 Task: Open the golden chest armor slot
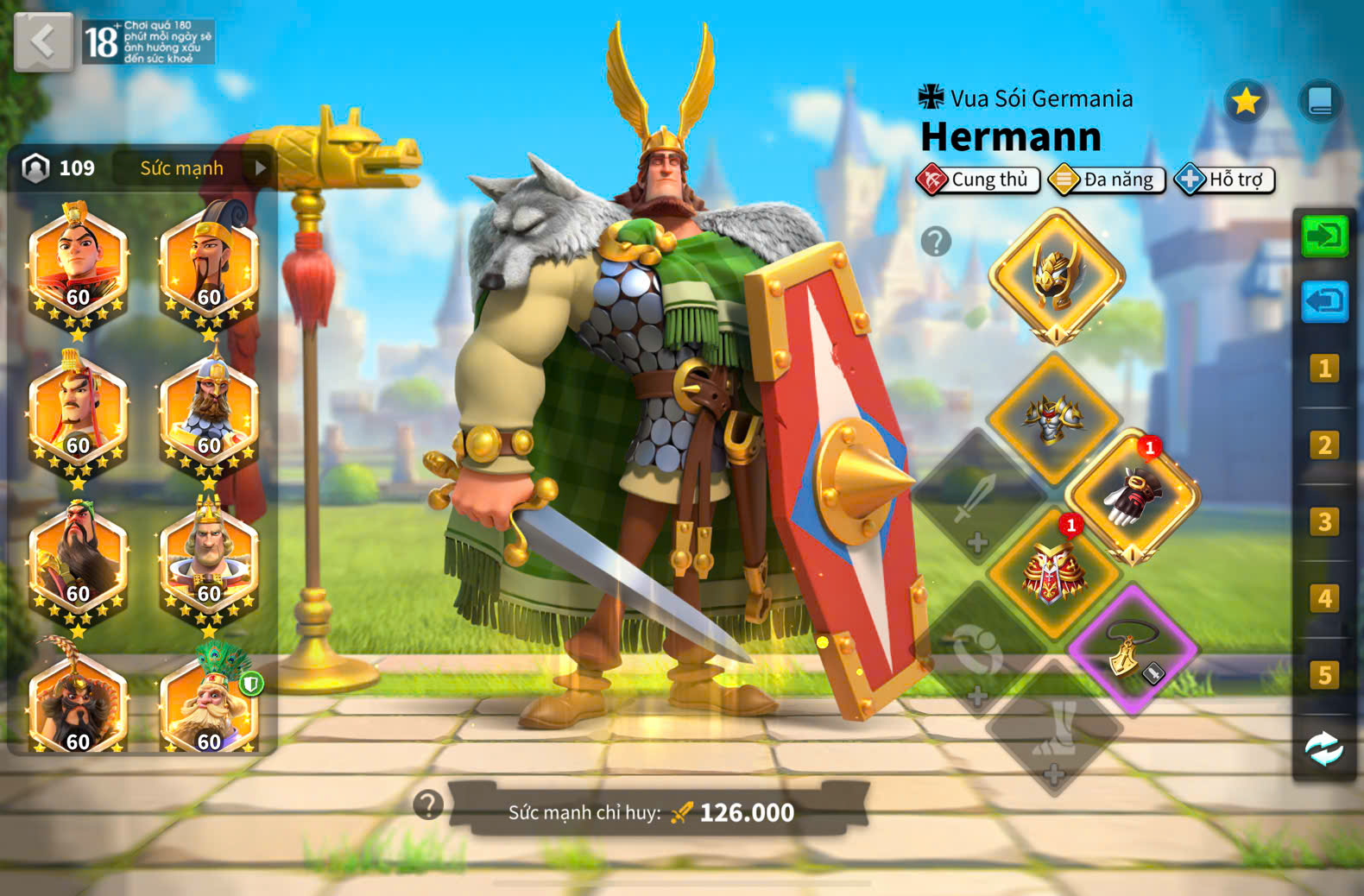pos(1052,420)
